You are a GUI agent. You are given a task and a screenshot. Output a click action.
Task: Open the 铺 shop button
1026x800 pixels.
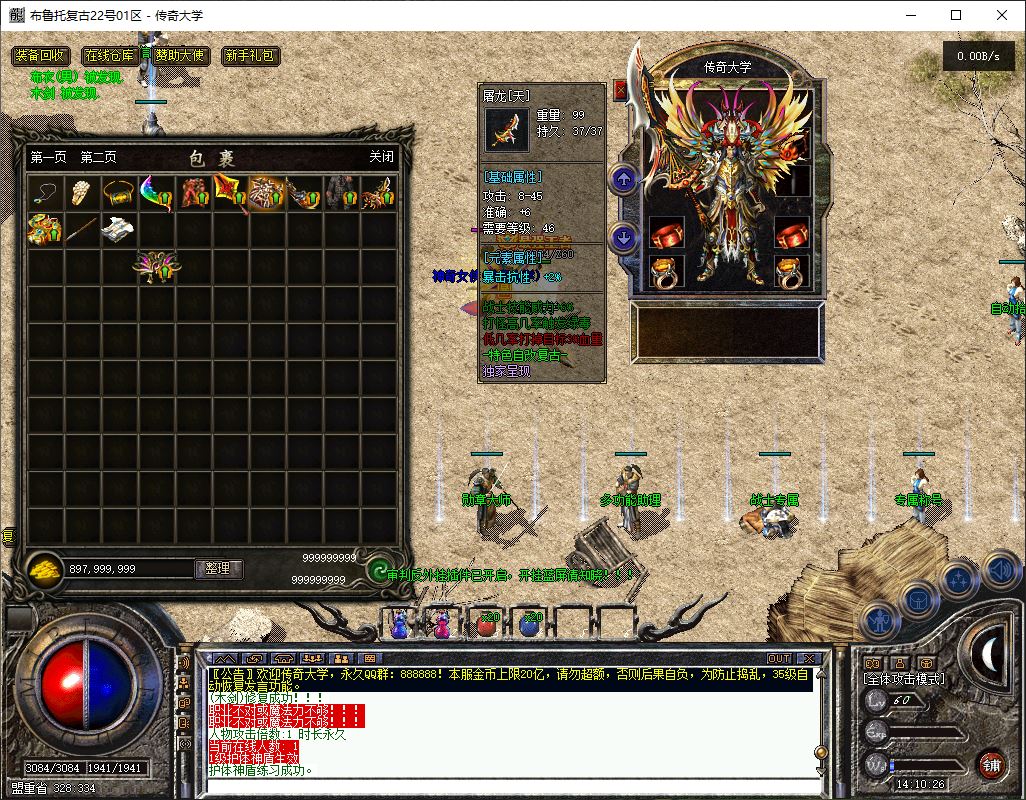click(991, 765)
